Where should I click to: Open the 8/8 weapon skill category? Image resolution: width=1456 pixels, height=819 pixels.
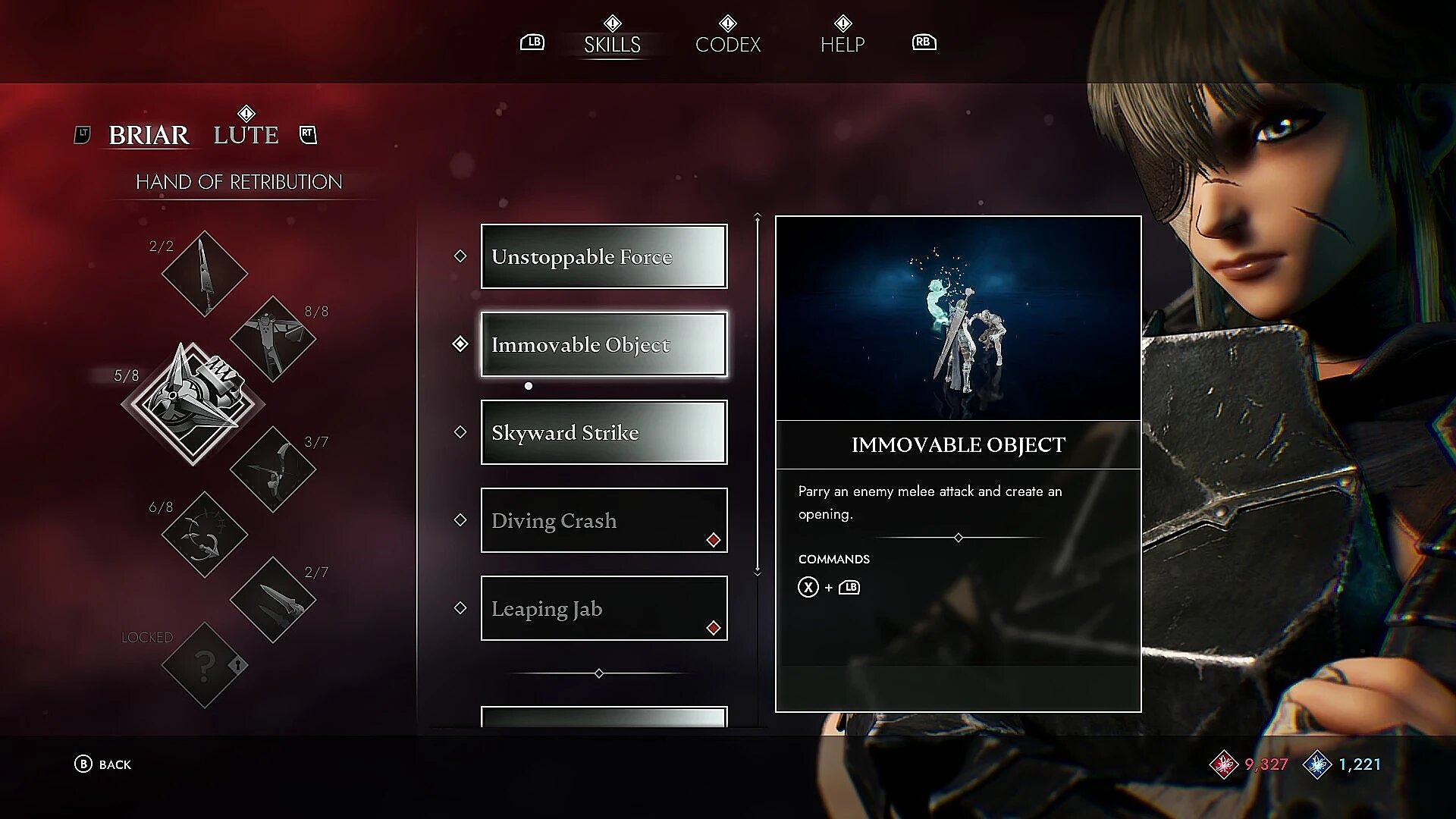tap(272, 338)
